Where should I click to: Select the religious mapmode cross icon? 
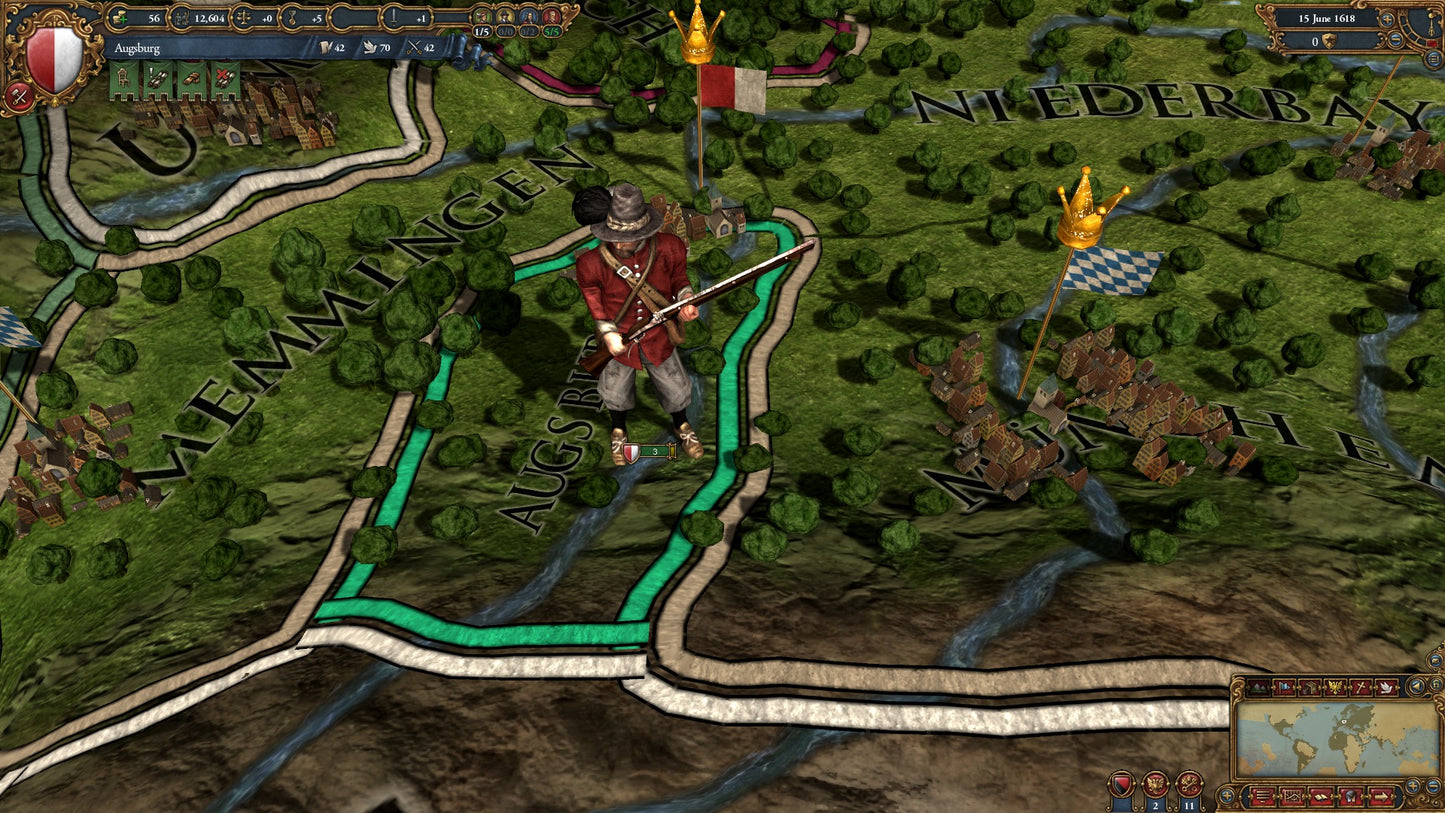coord(1363,687)
